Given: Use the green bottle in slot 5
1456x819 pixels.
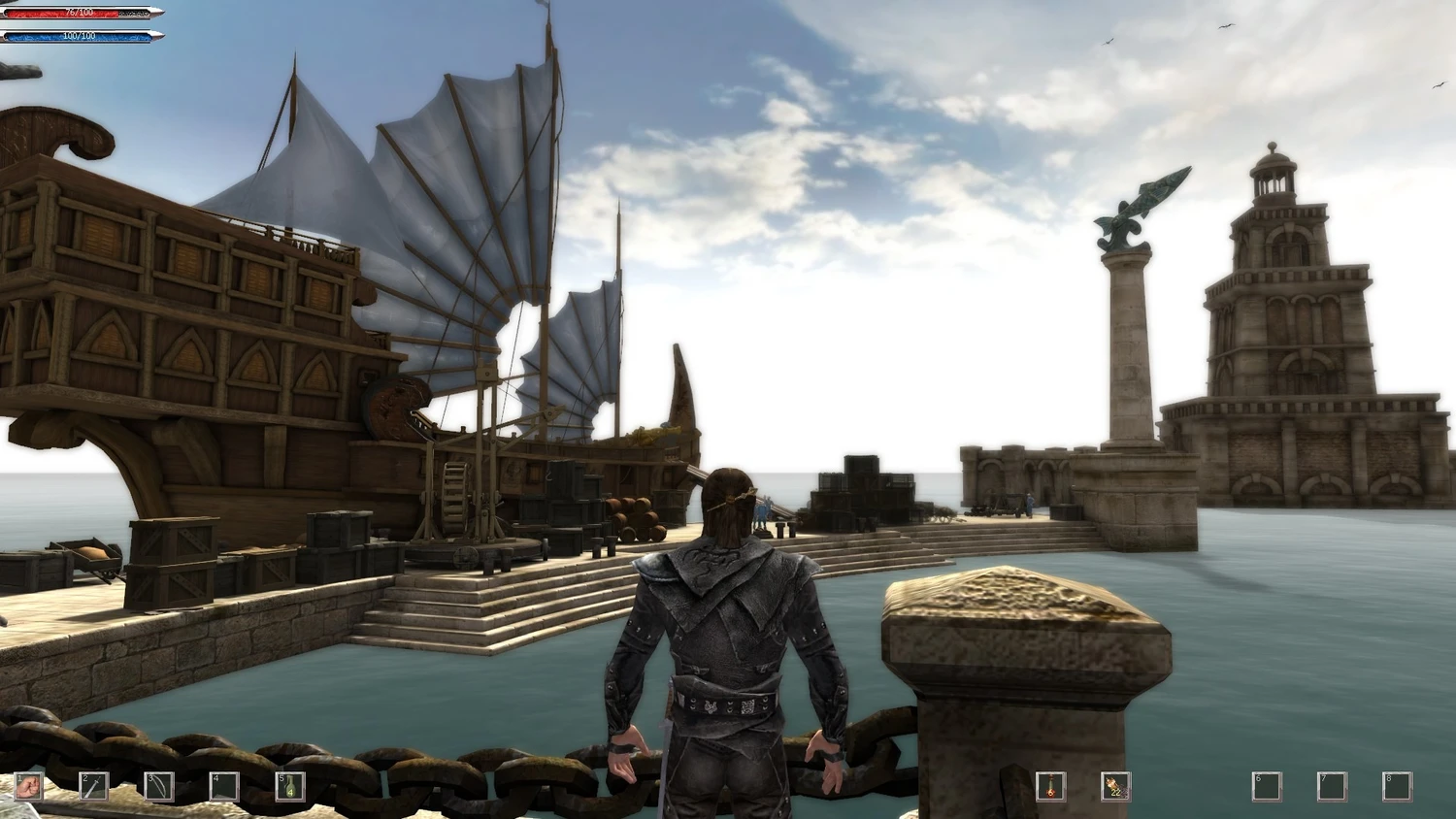Looking at the screenshot, I should pyautogui.click(x=289, y=785).
